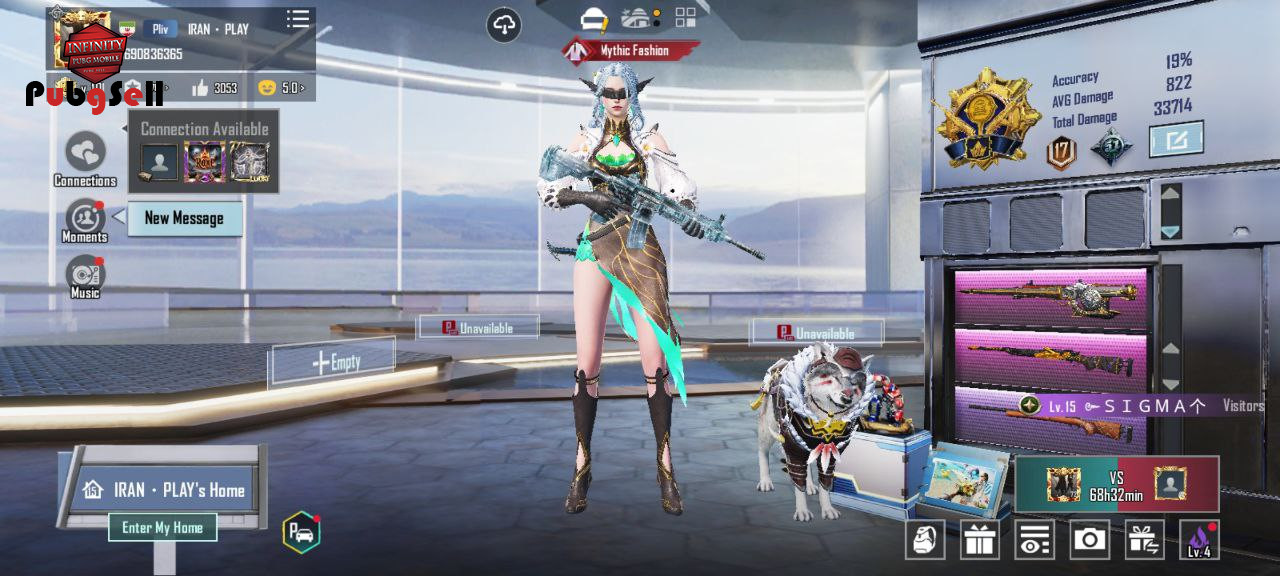Screen dimensions: 1280x576
Task: Click the Mythic Fashion banner
Action: pos(630,50)
